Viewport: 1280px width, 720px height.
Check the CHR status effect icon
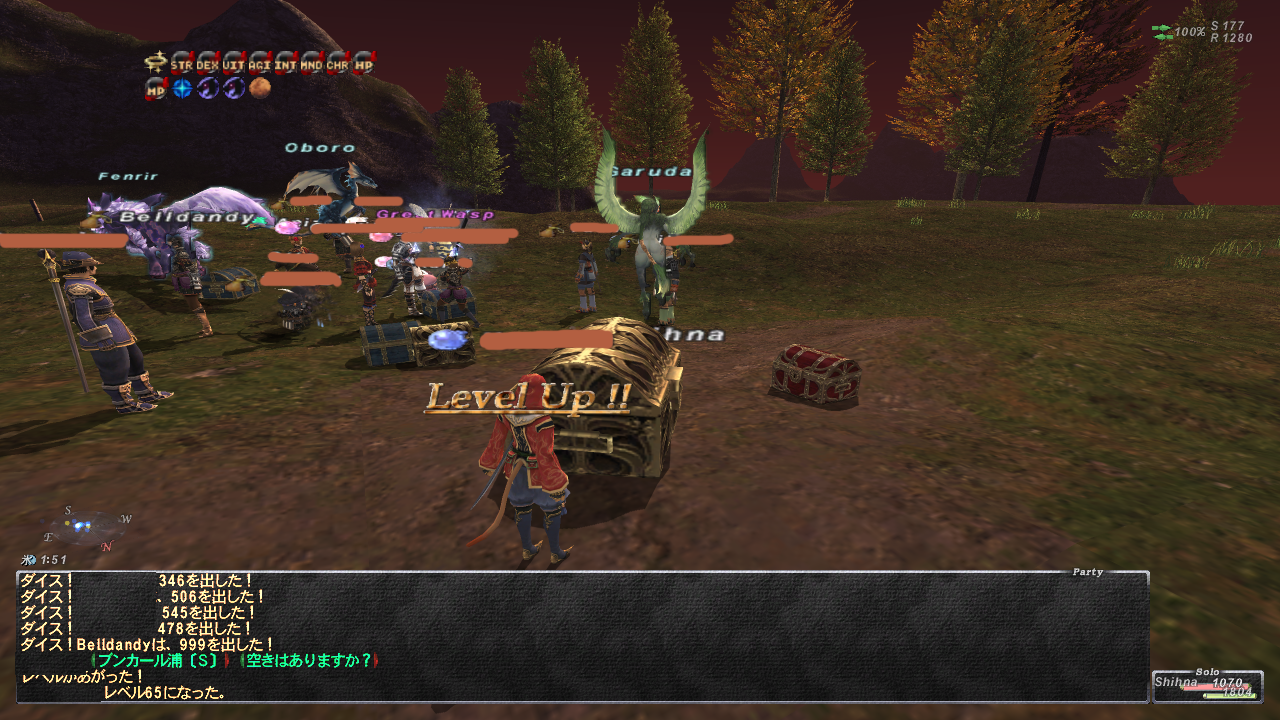point(338,63)
